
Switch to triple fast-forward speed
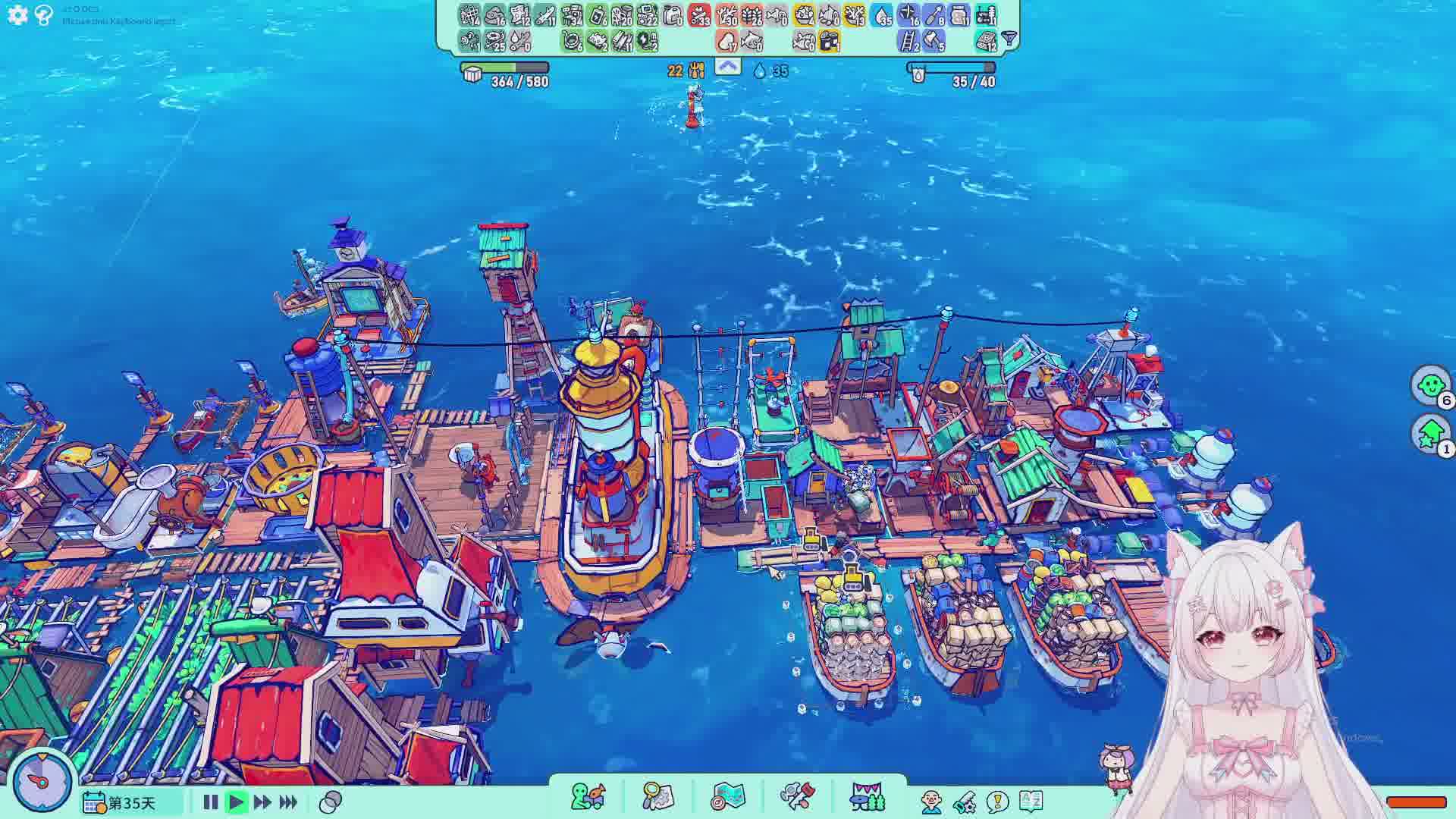[288, 802]
